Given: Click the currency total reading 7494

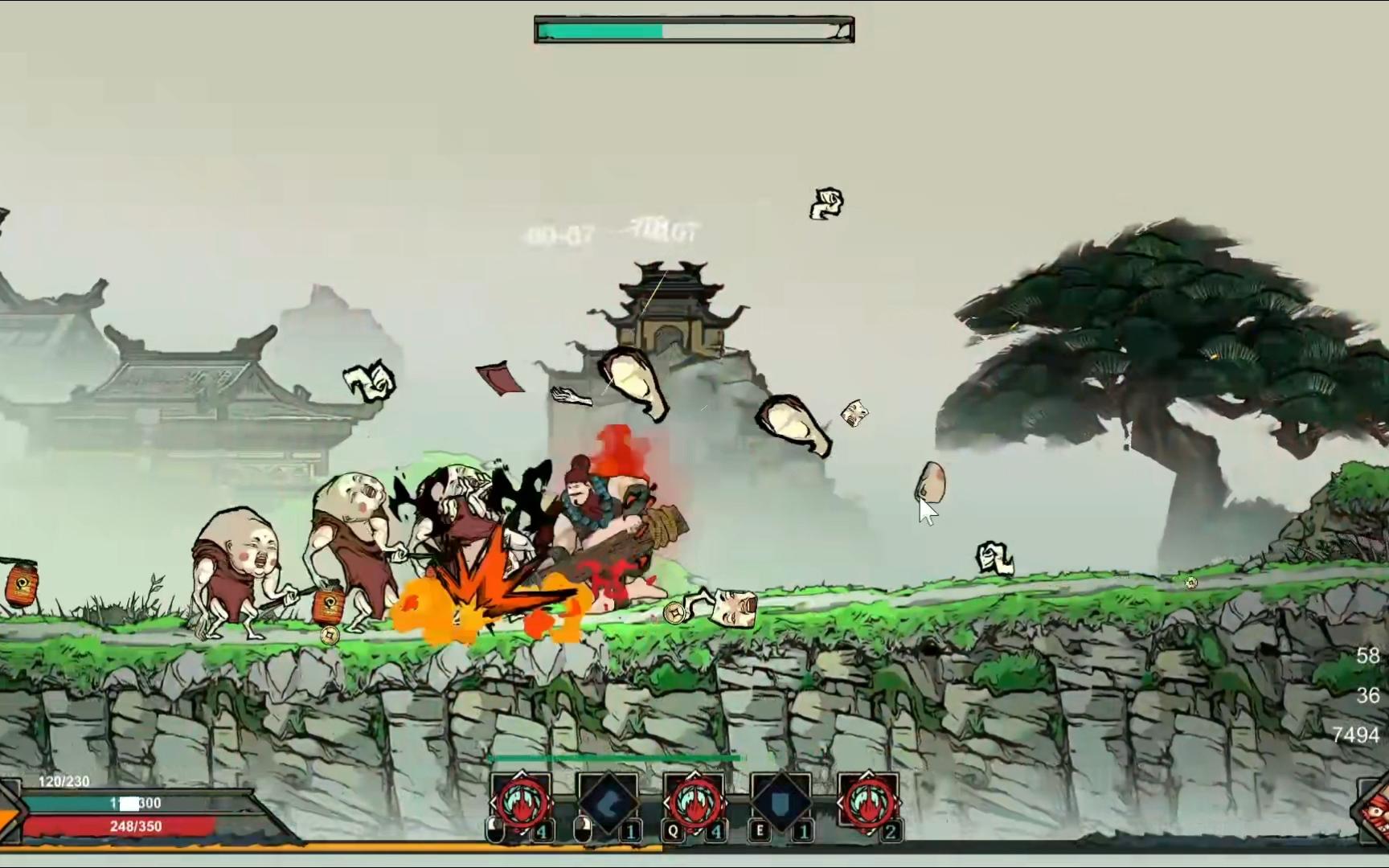Looking at the screenshot, I should click(x=1357, y=734).
